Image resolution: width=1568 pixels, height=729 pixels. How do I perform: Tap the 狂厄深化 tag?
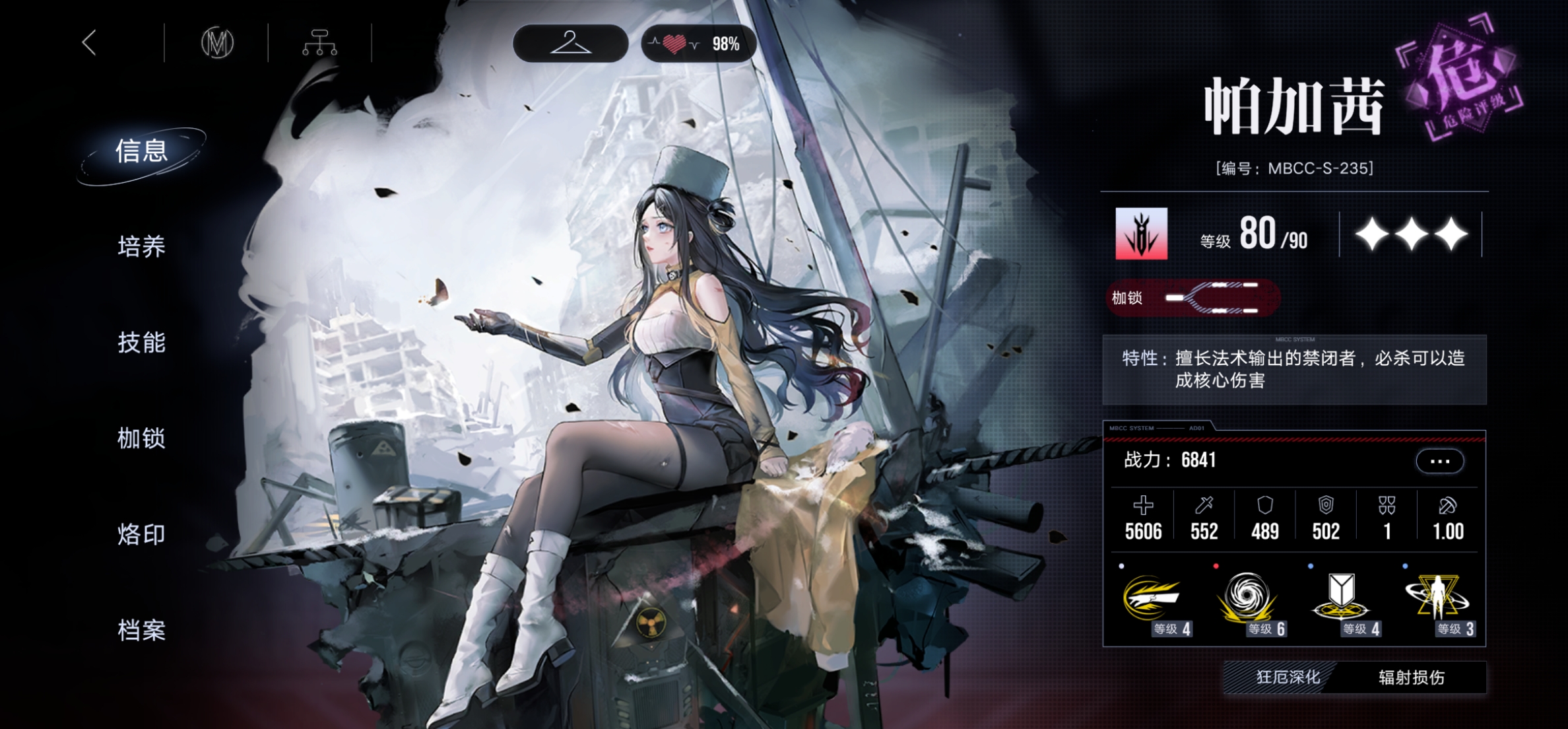coord(1288,677)
